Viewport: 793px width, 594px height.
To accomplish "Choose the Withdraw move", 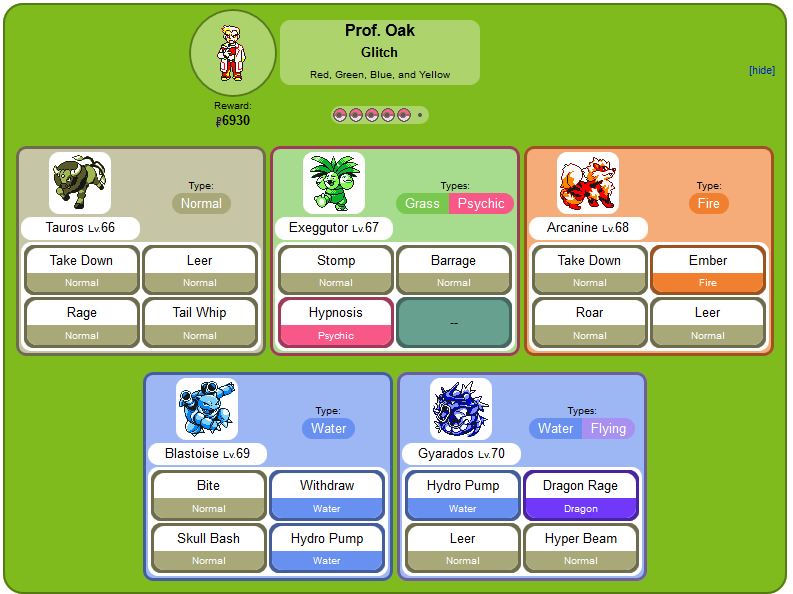I will pos(326,487).
